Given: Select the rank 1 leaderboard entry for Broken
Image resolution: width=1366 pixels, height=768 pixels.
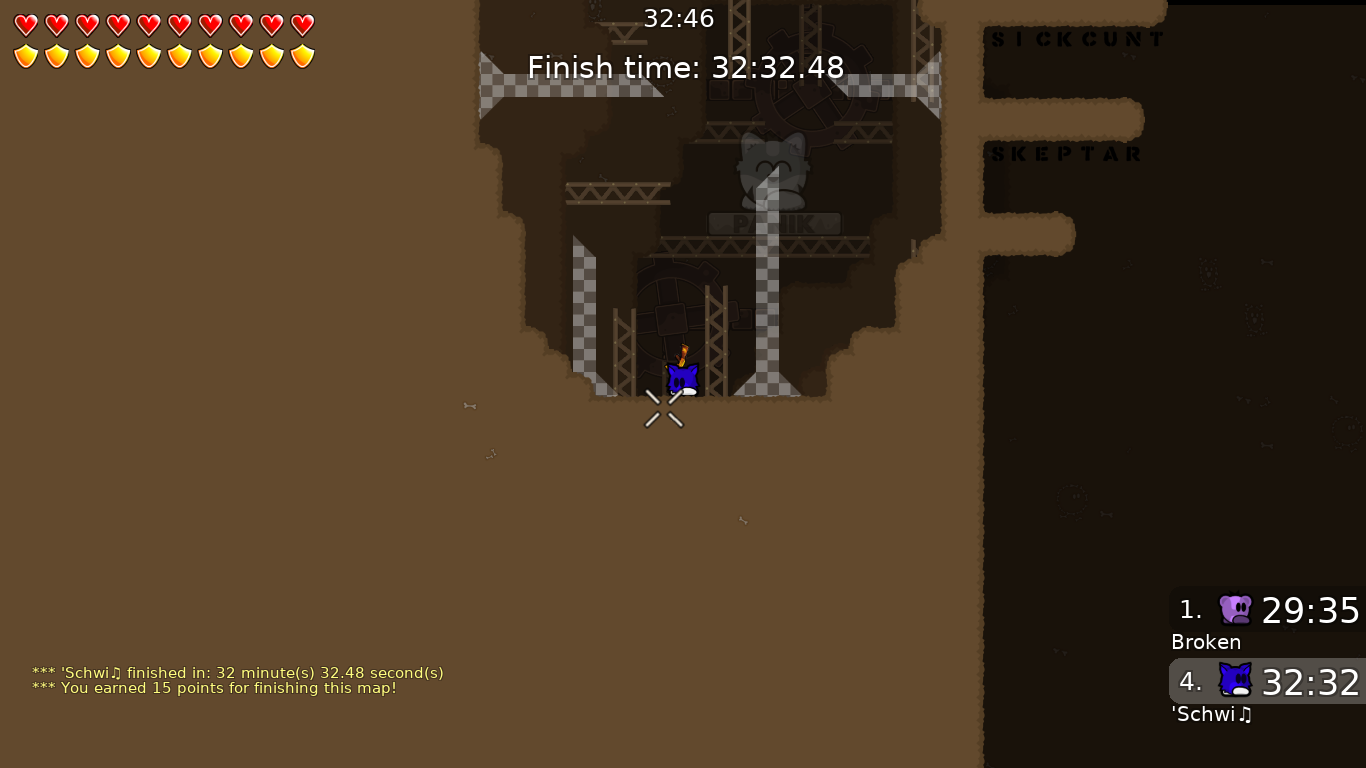Looking at the screenshot, I should coord(1266,610).
